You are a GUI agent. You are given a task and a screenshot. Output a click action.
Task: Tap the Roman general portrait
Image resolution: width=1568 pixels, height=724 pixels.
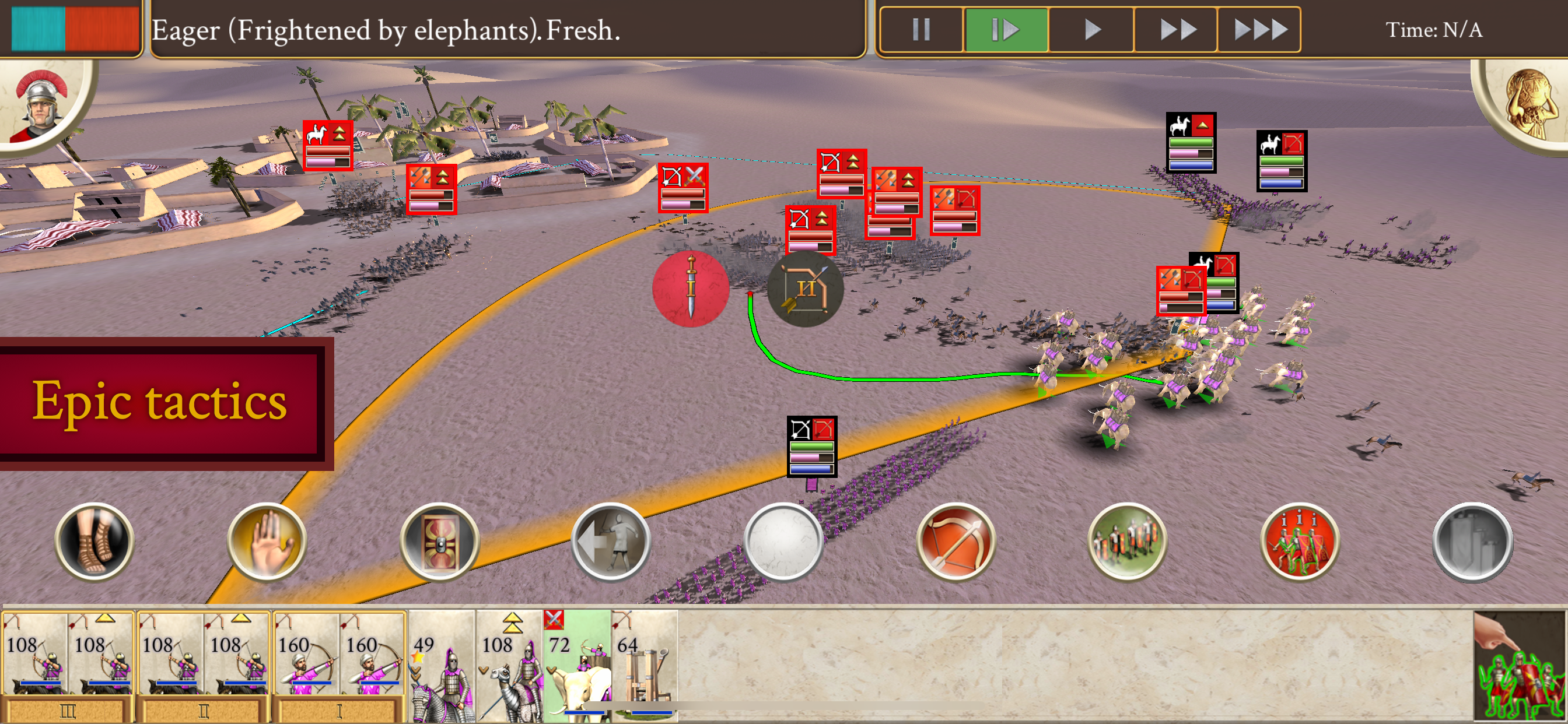tap(41, 102)
